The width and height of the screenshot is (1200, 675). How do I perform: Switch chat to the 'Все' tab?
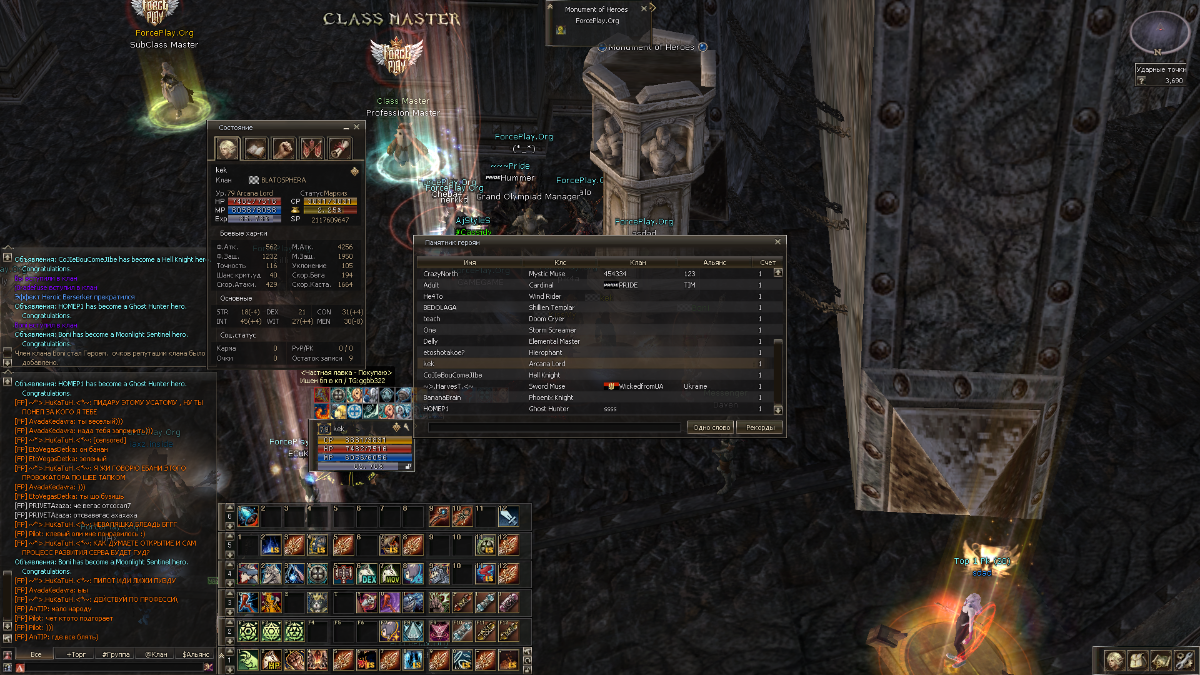[36, 654]
